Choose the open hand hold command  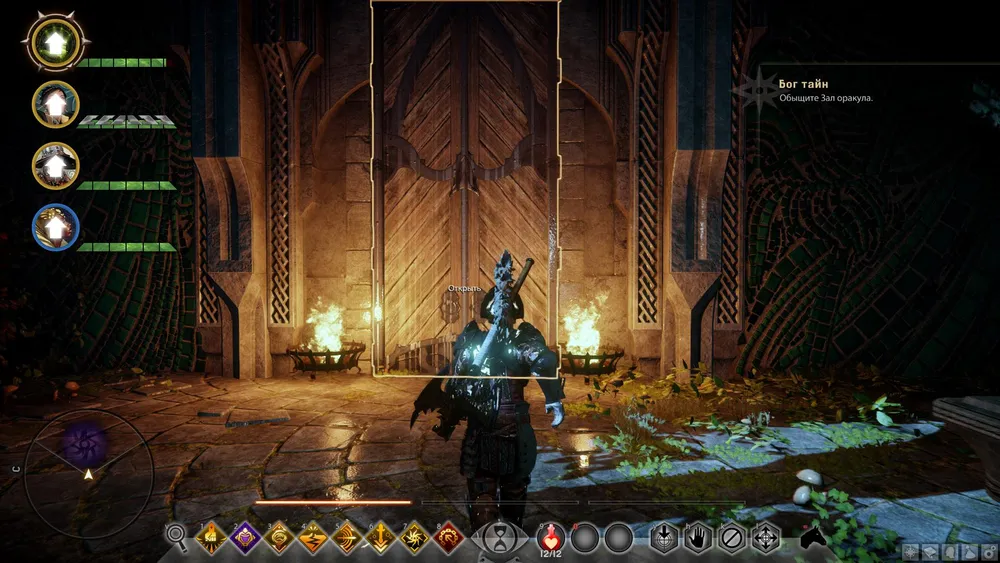point(698,538)
